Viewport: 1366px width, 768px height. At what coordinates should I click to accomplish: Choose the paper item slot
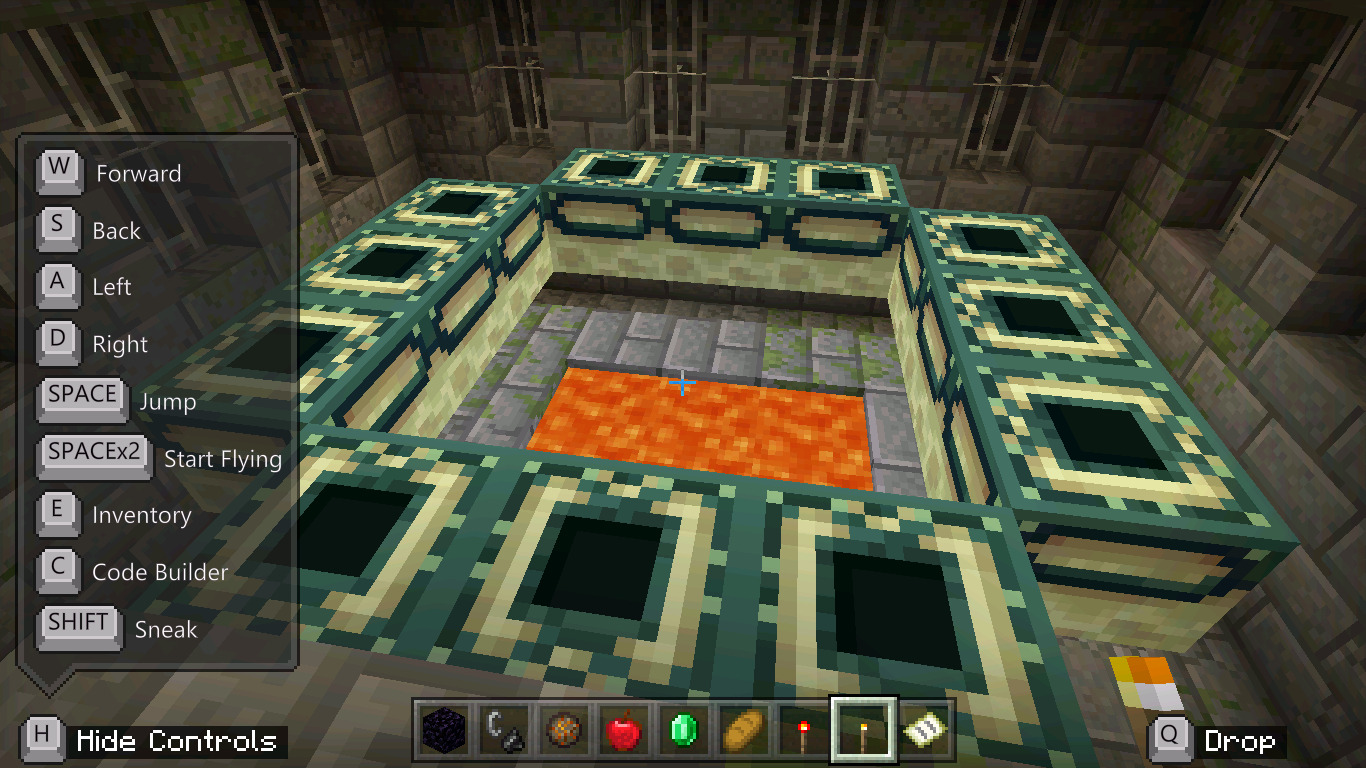pyautogui.click(x=921, y=731)
